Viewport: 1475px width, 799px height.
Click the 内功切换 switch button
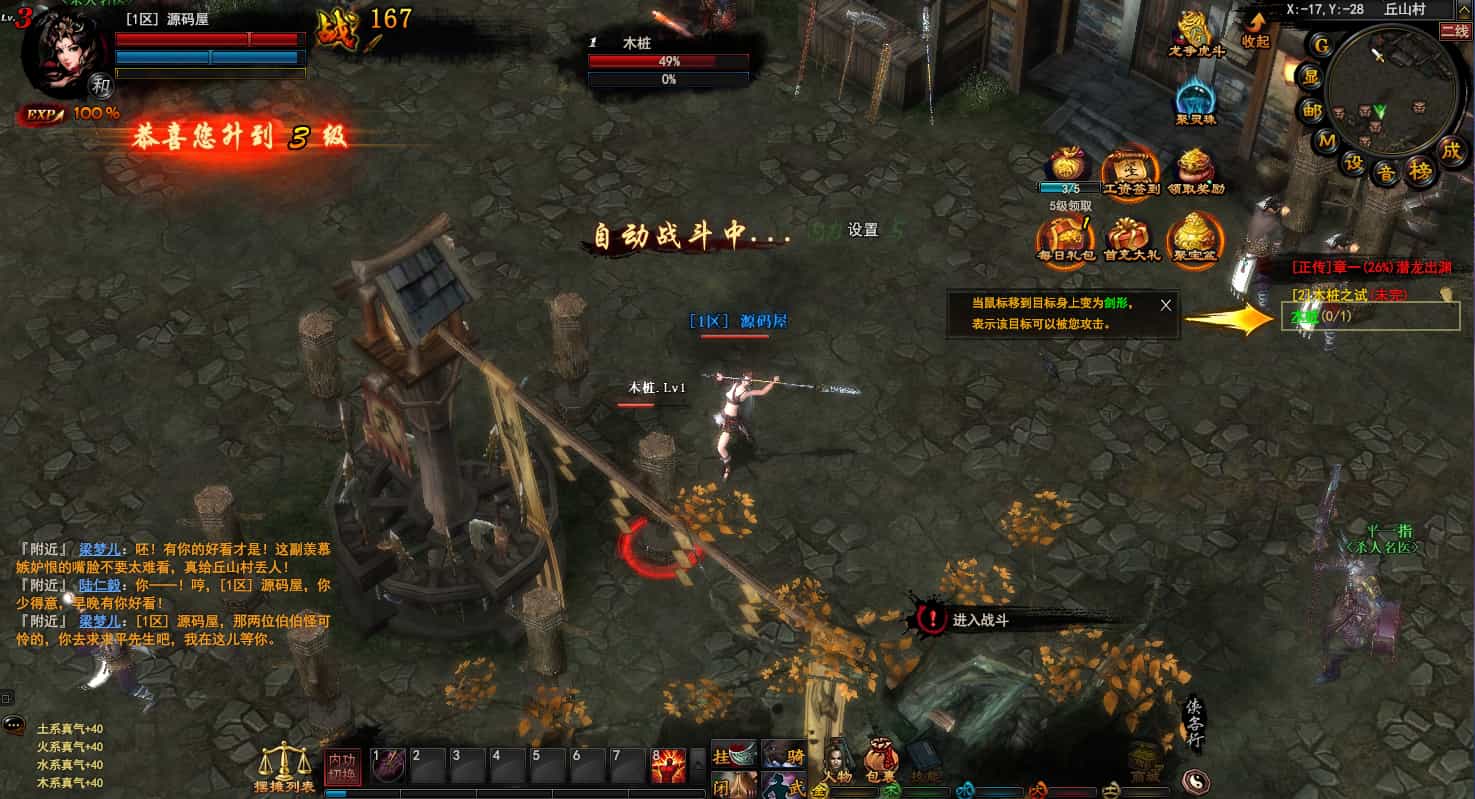(x=343, y=767)
